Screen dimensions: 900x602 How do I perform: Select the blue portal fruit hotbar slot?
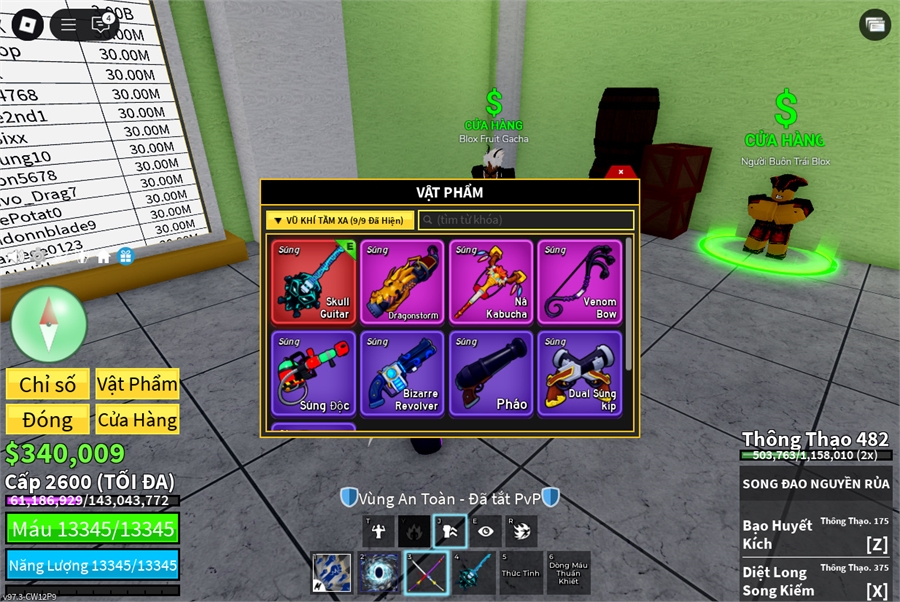(379, 573)
